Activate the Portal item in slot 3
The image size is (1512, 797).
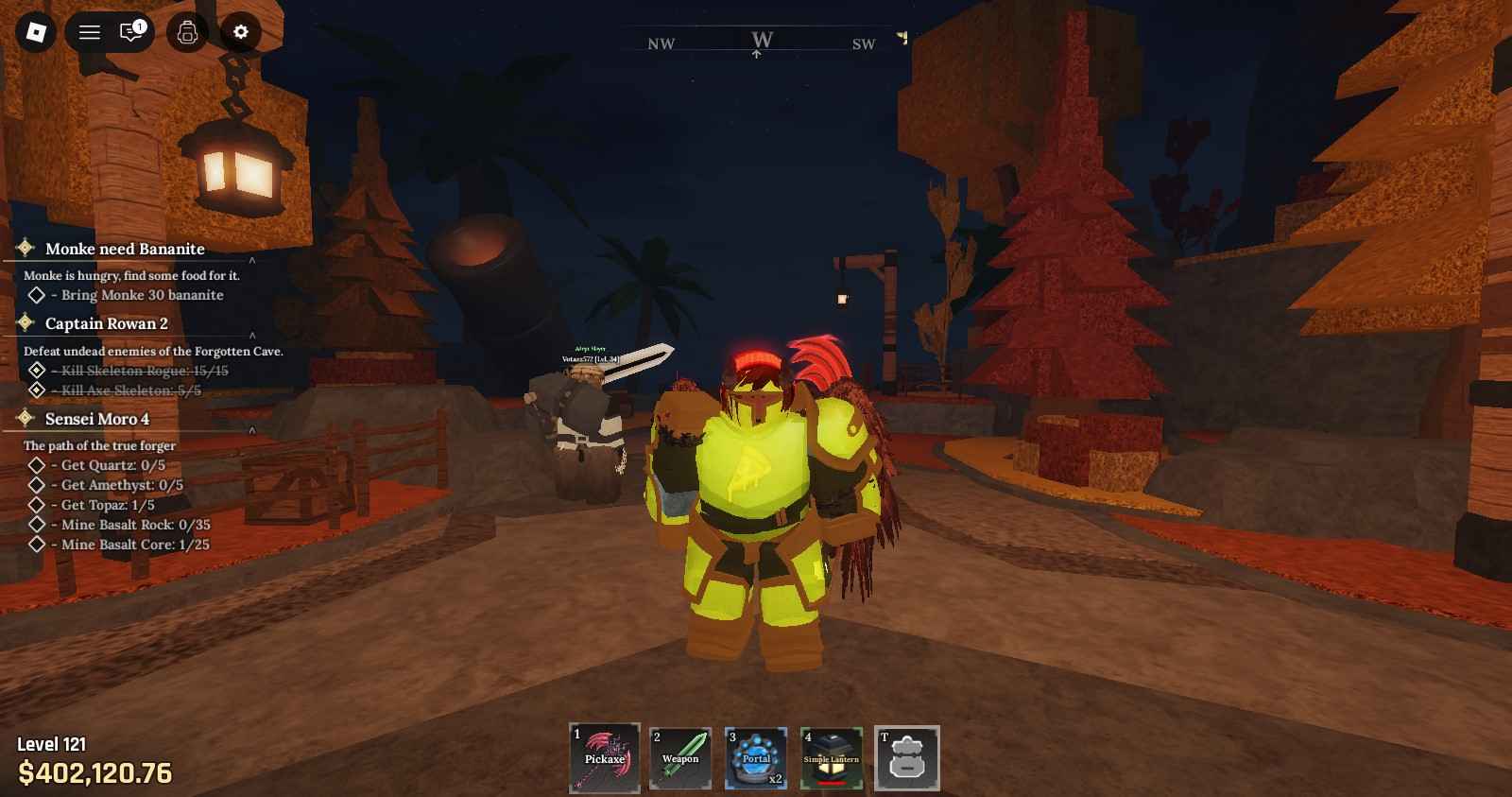pyautogui.click(x=755, y=756)
